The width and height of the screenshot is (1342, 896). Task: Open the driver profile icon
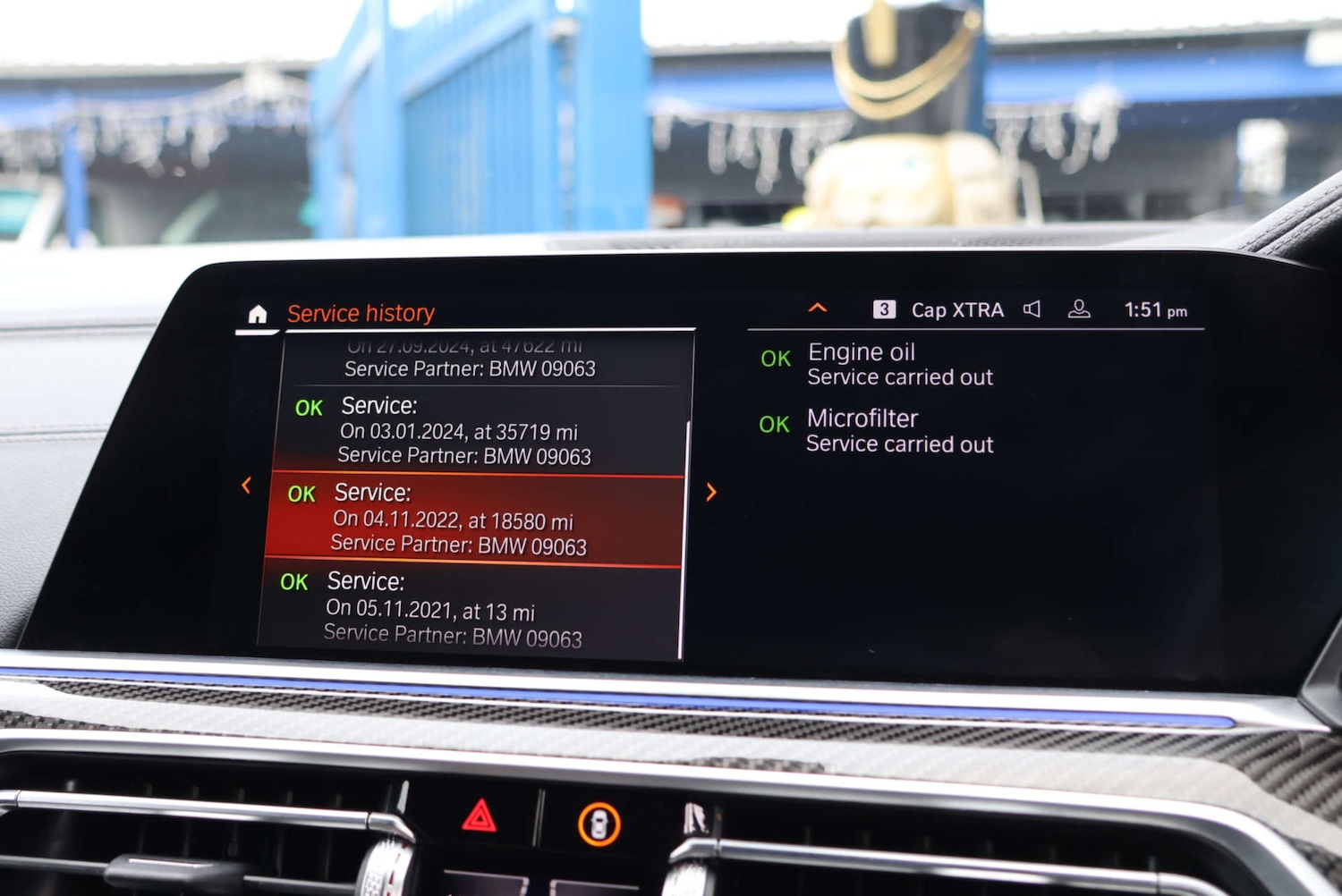click(1080, 309)
